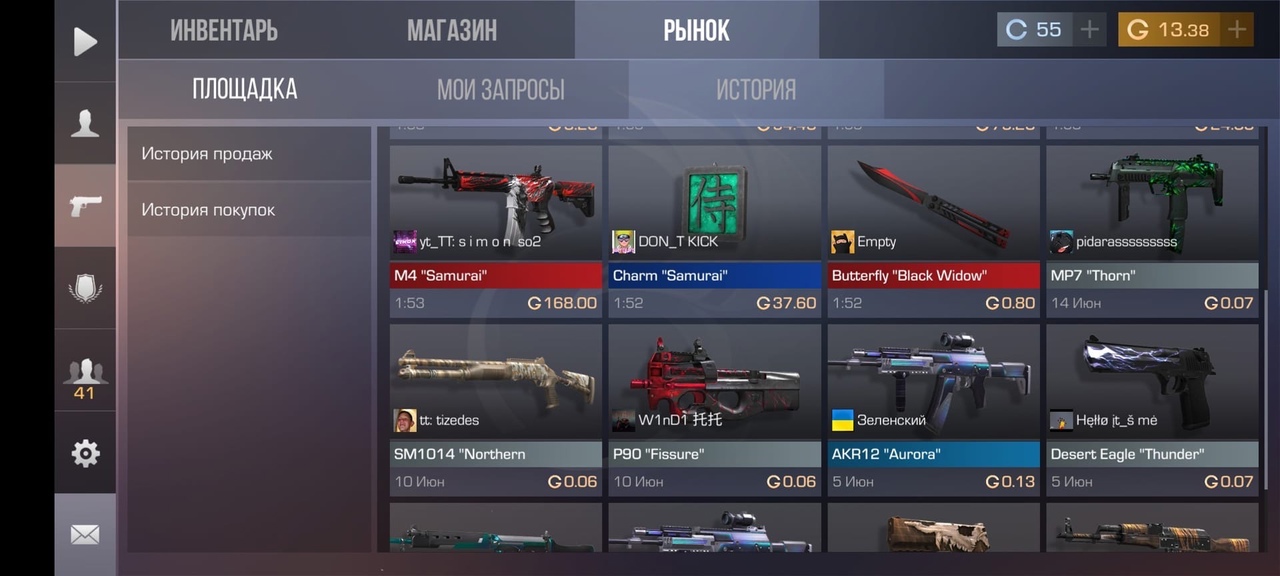View the Desert Eagle "Thunder" listing
This screenshot has height=576, width=1280.
pos(1152,410)
